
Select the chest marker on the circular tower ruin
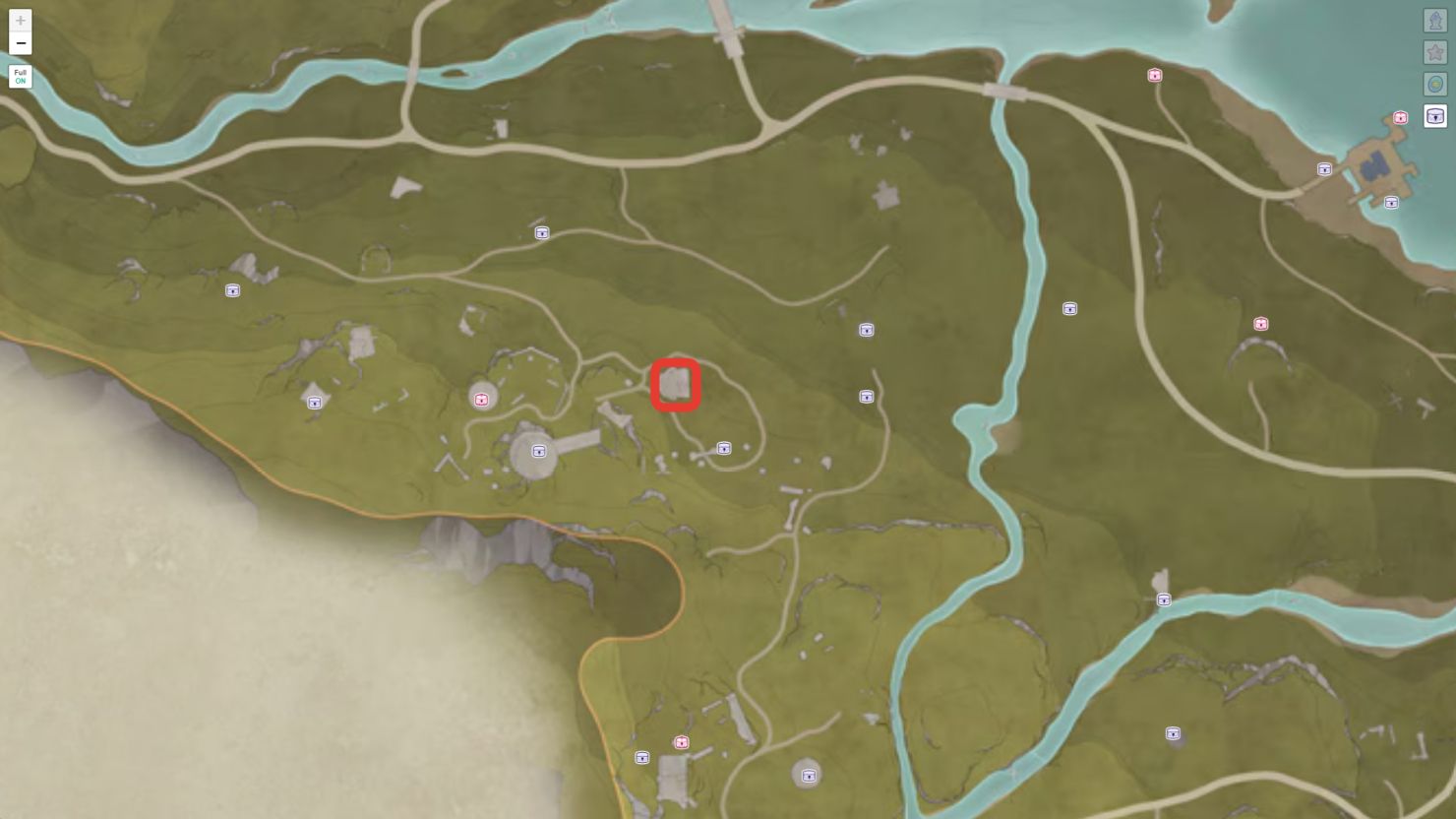(x=537, y=451)
